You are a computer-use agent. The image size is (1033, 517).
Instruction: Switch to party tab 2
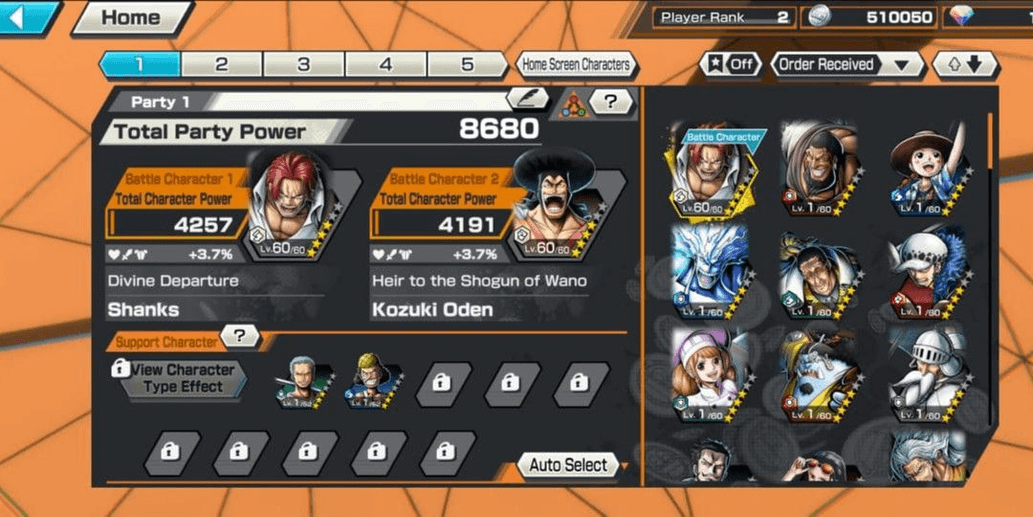point(221,65)
